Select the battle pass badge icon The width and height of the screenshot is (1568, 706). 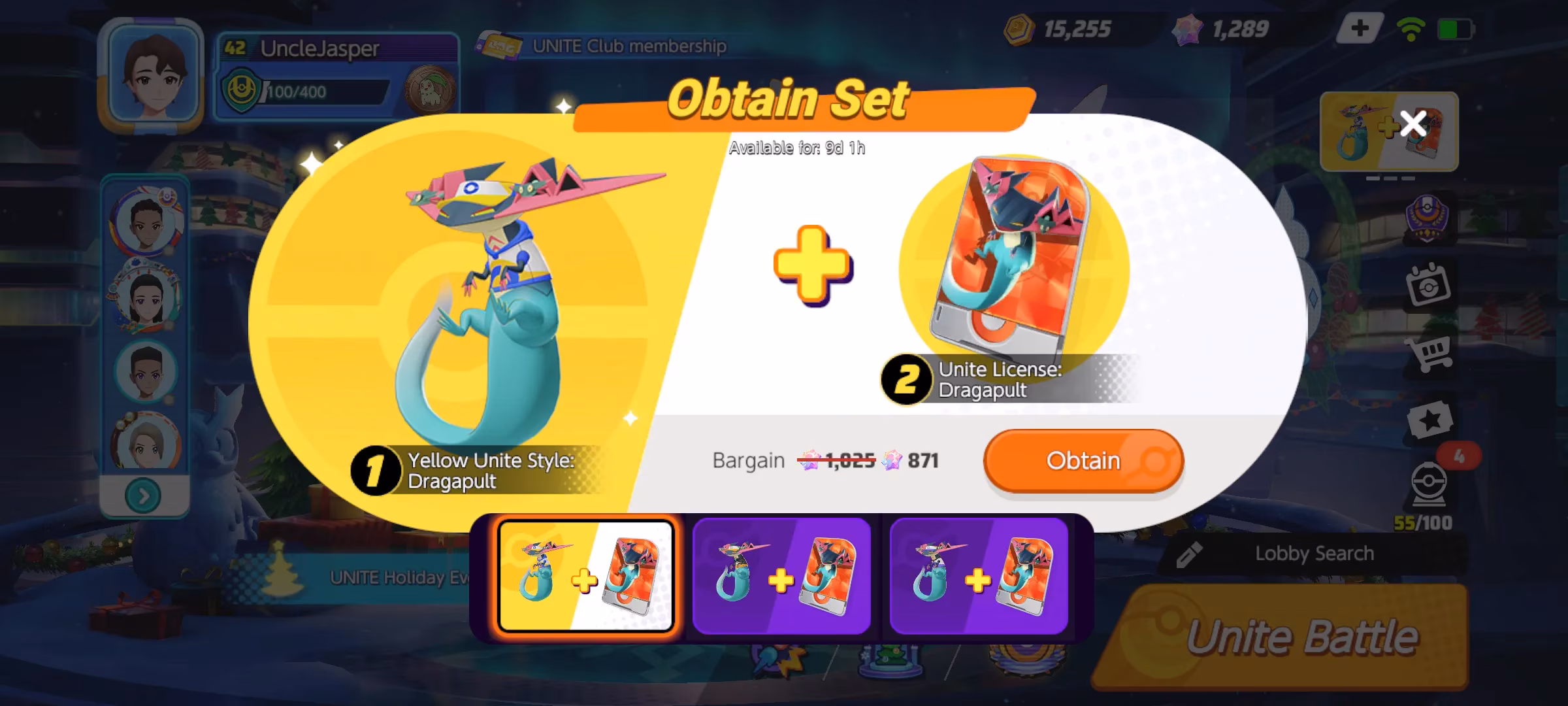(x=1428, y=216)
